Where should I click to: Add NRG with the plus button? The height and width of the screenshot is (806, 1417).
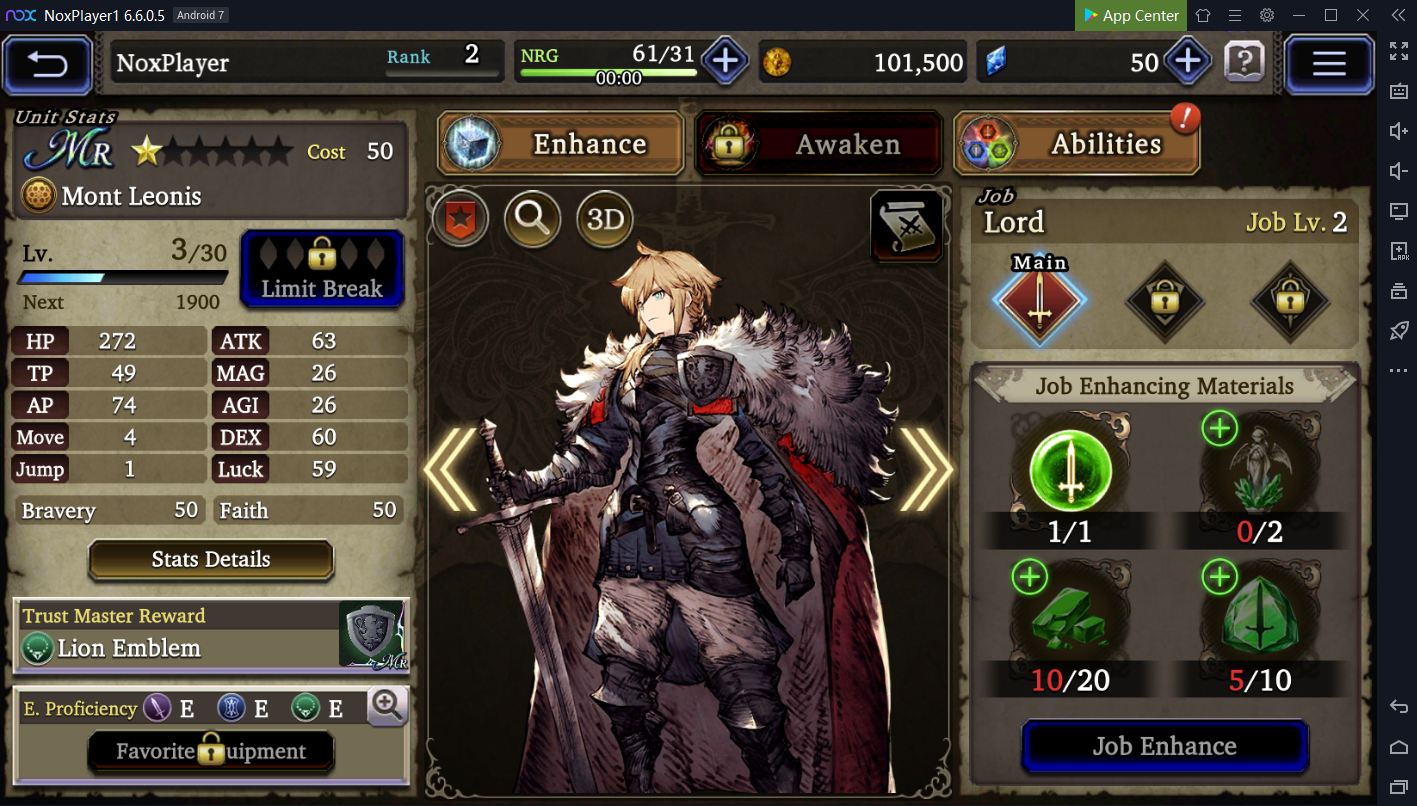(x=725, y=62)
